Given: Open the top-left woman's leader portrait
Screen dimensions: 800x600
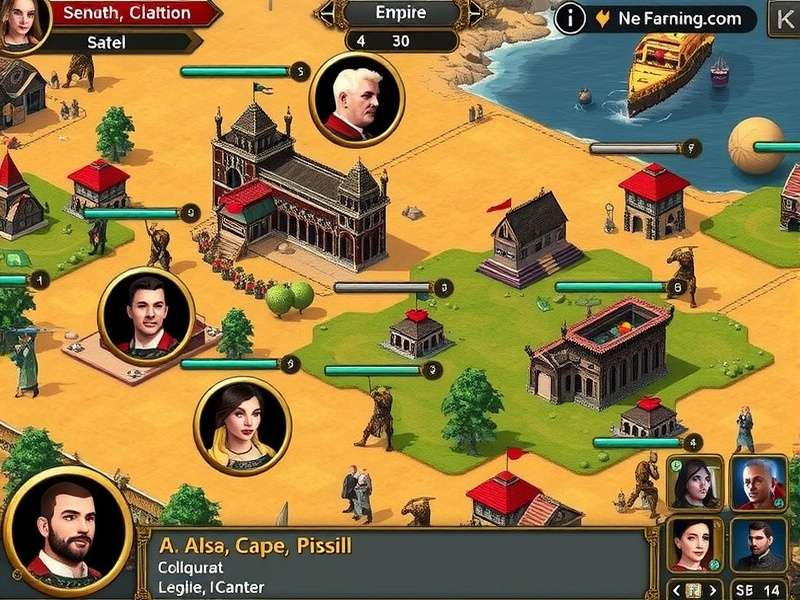Looking at the screenshot, I should 24,22.
